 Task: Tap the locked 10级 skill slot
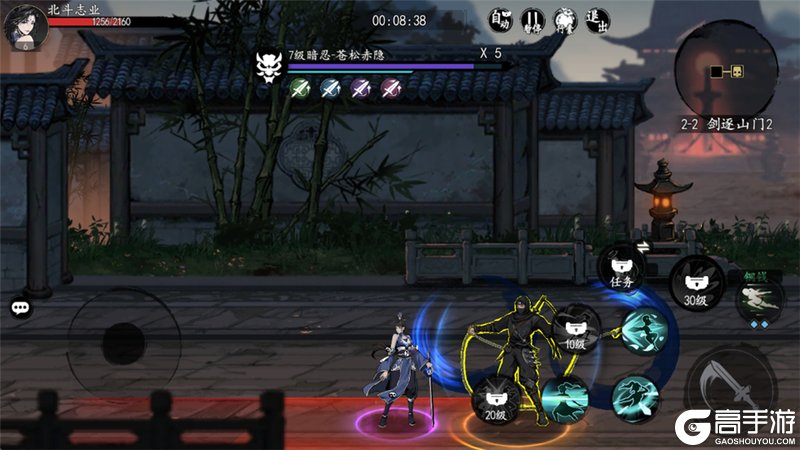pos(577,329)
